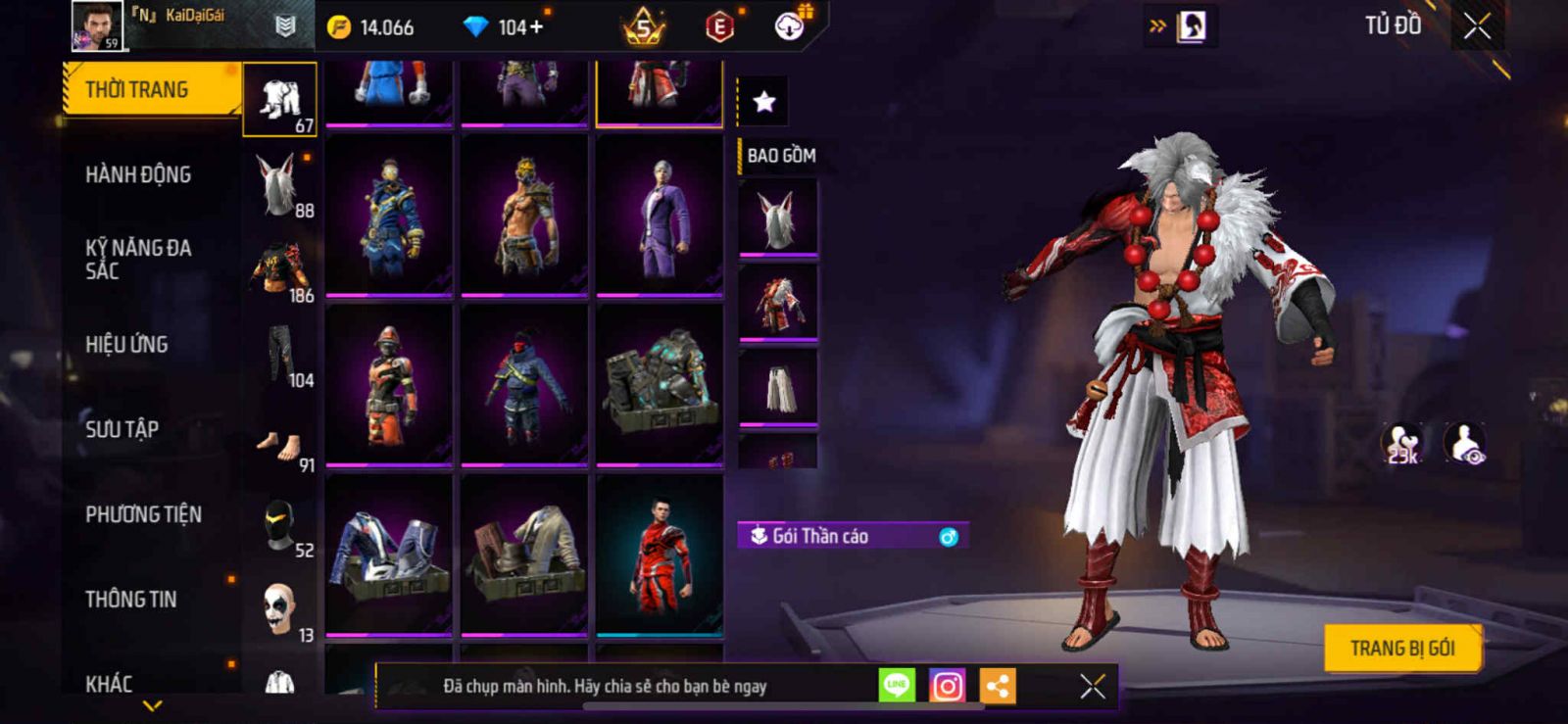
Task: Mark bundle as favorite with star
Action: point(763,101)
